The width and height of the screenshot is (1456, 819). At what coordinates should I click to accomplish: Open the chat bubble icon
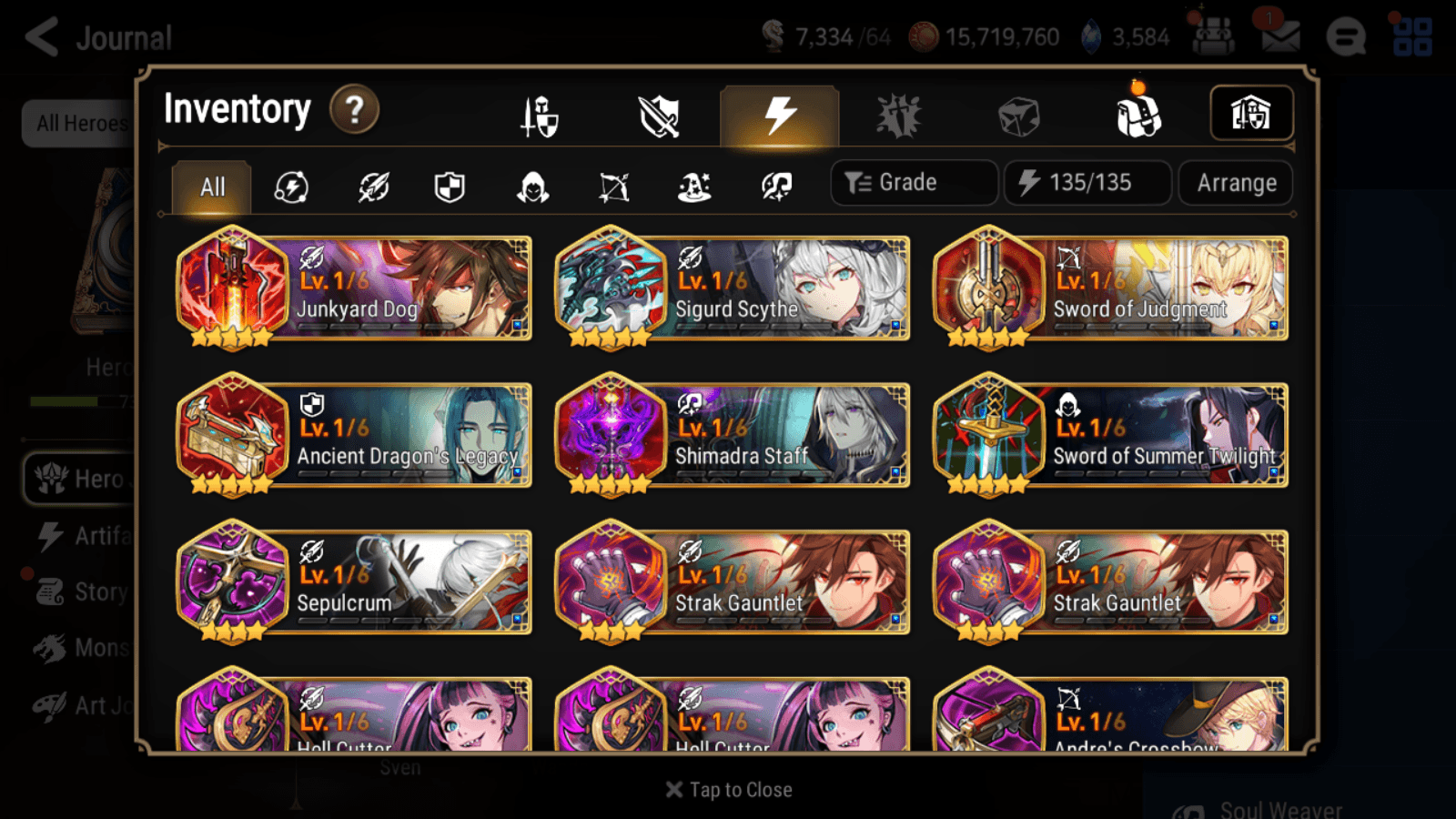(1346, 38)
